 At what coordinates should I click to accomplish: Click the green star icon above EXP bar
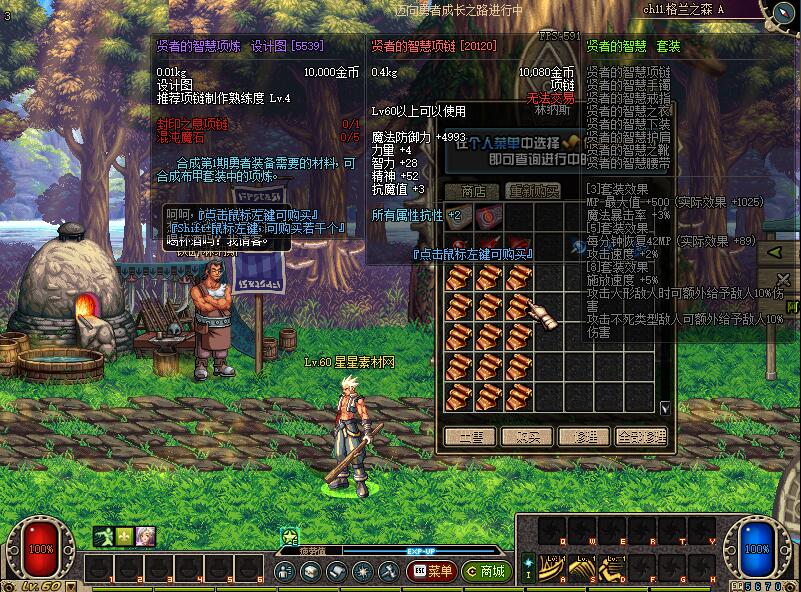pos(290,537)
